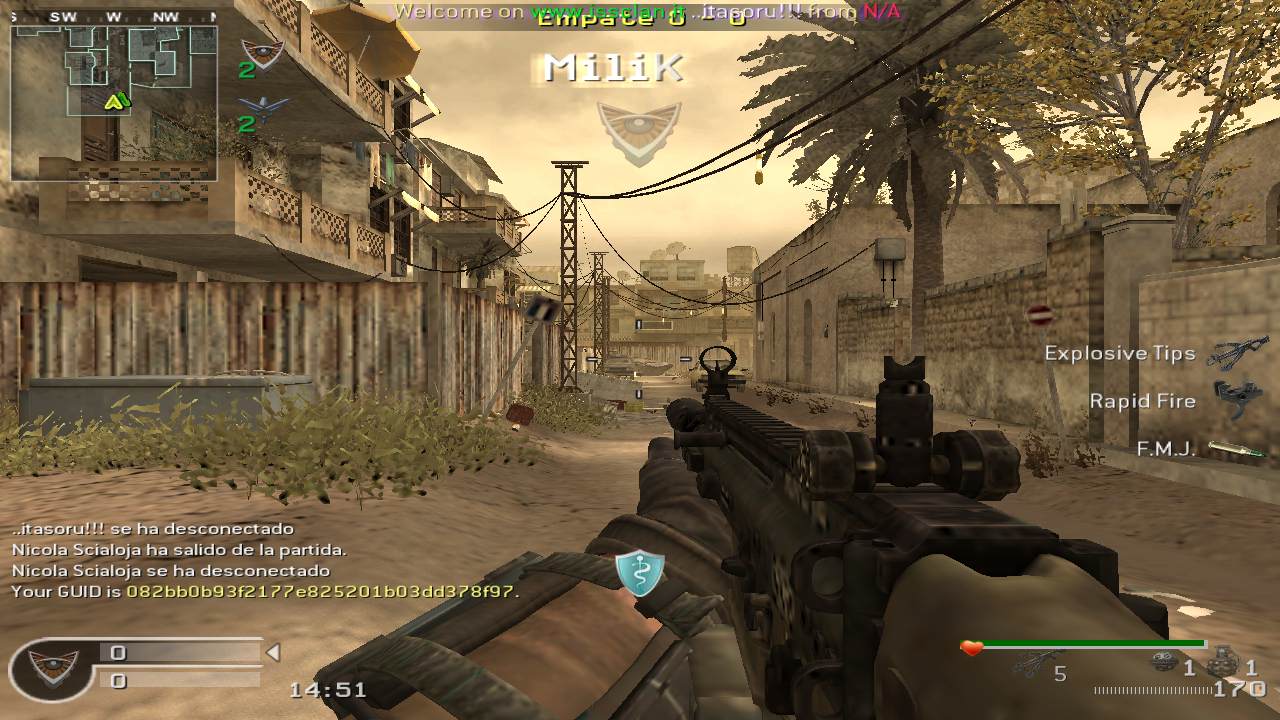This screenshot has width=1280, height=720.
Task: Select the Explosive Tips crossbow icon
Action: 1238,353
